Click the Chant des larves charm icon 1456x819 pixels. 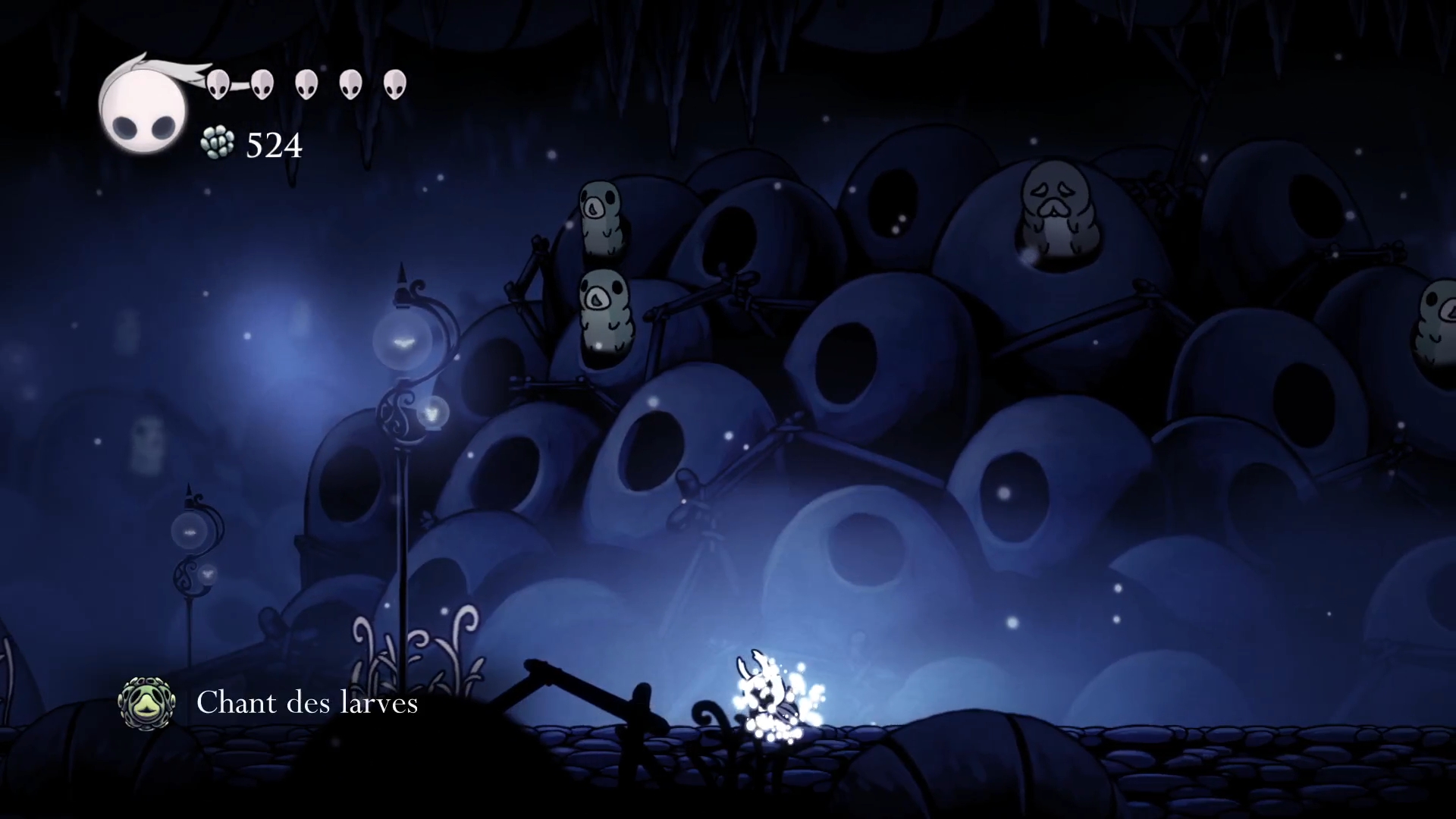(146, 703)
